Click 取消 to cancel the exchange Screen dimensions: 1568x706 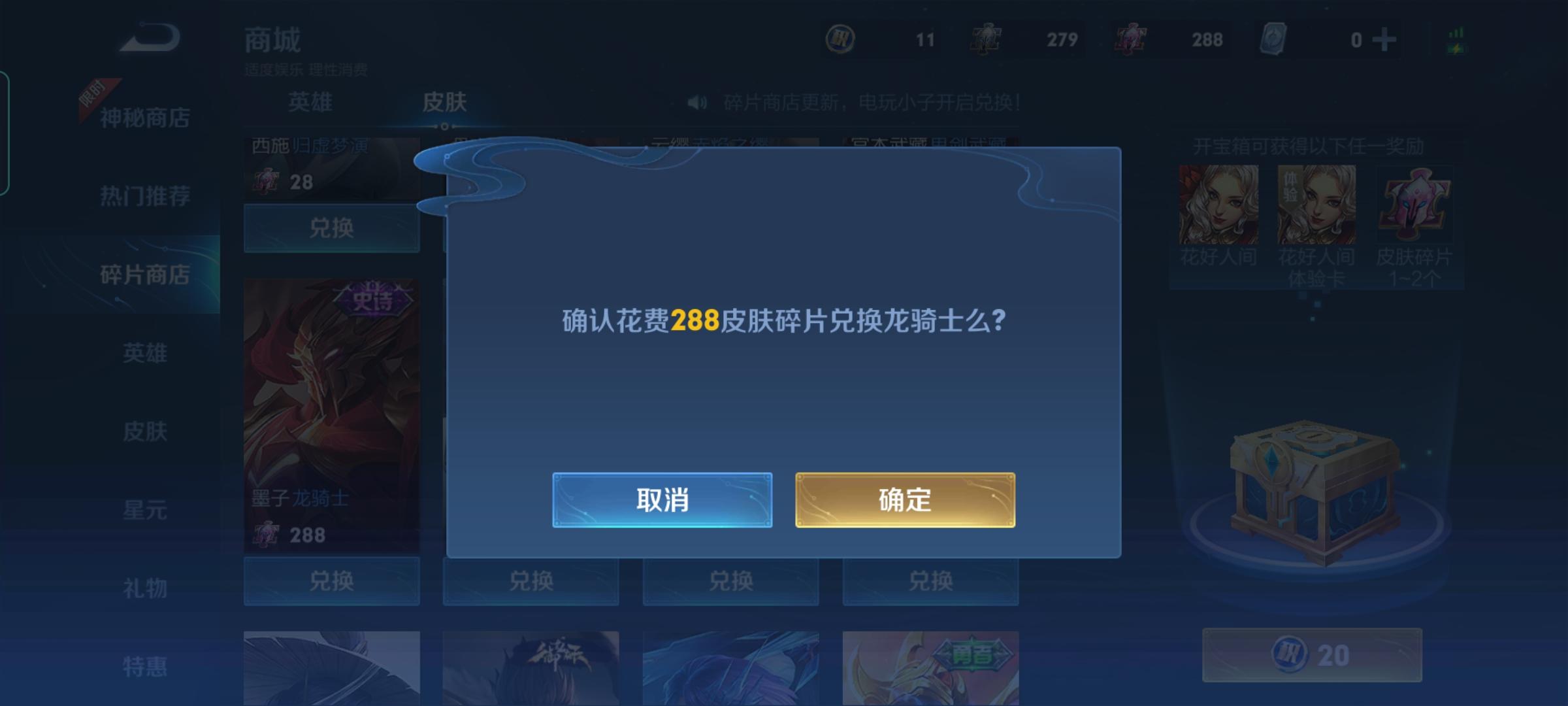[x=662, y=499]
